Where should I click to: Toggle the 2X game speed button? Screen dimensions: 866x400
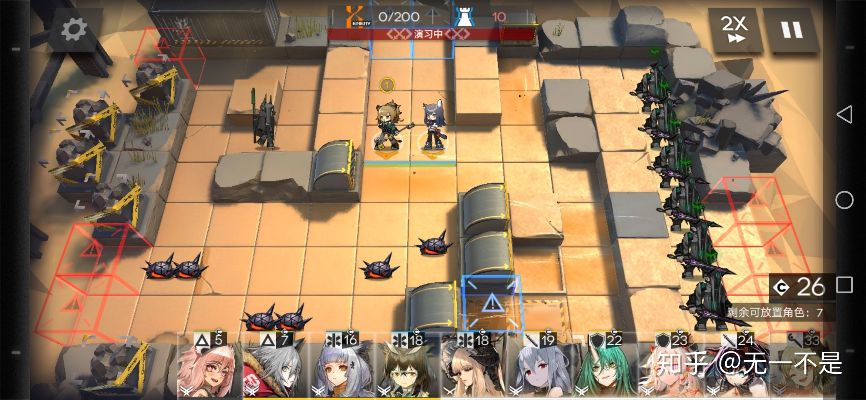[x=733, y=29]
